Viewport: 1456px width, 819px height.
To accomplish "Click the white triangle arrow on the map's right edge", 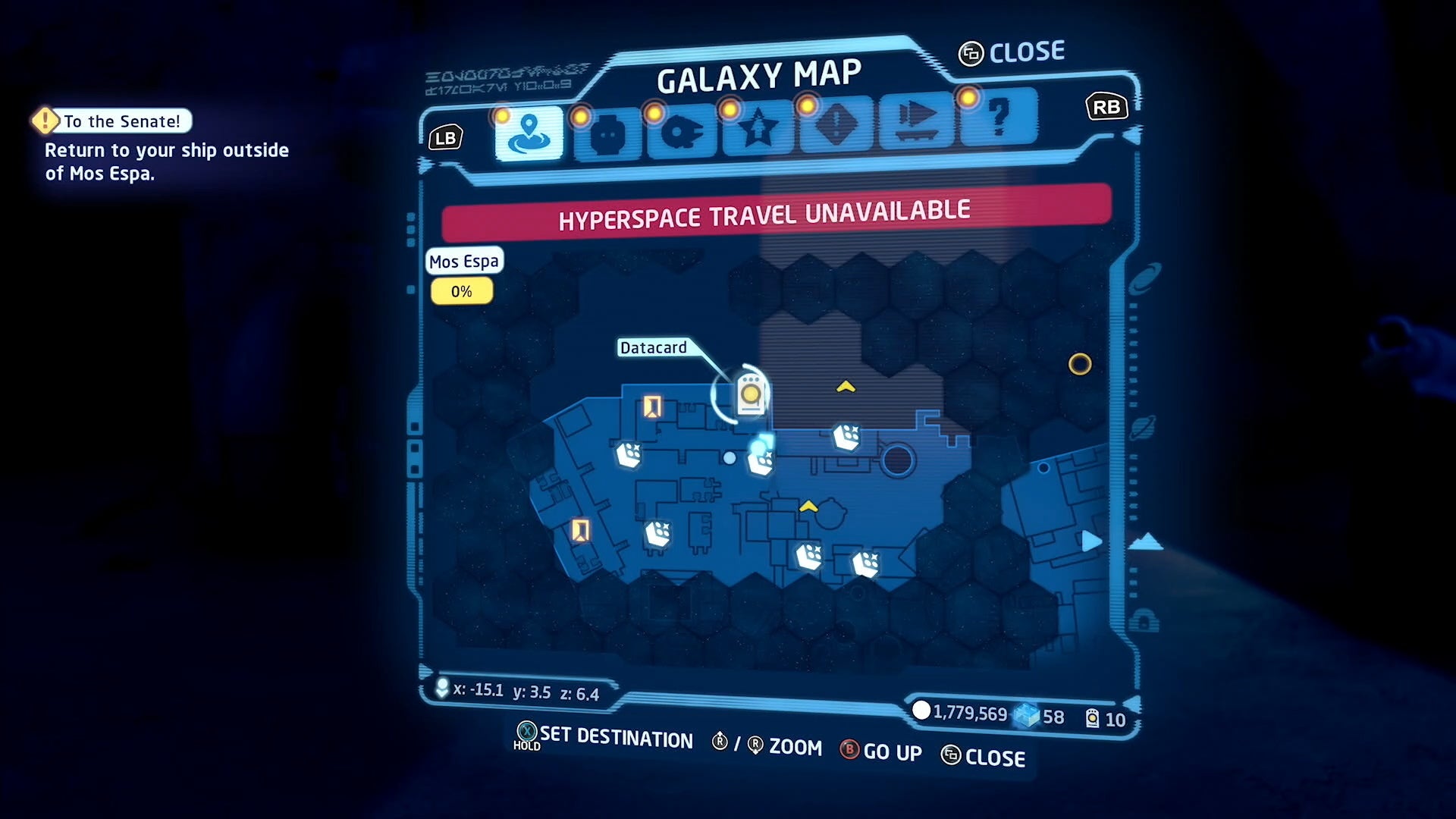I will point(1092,541).
